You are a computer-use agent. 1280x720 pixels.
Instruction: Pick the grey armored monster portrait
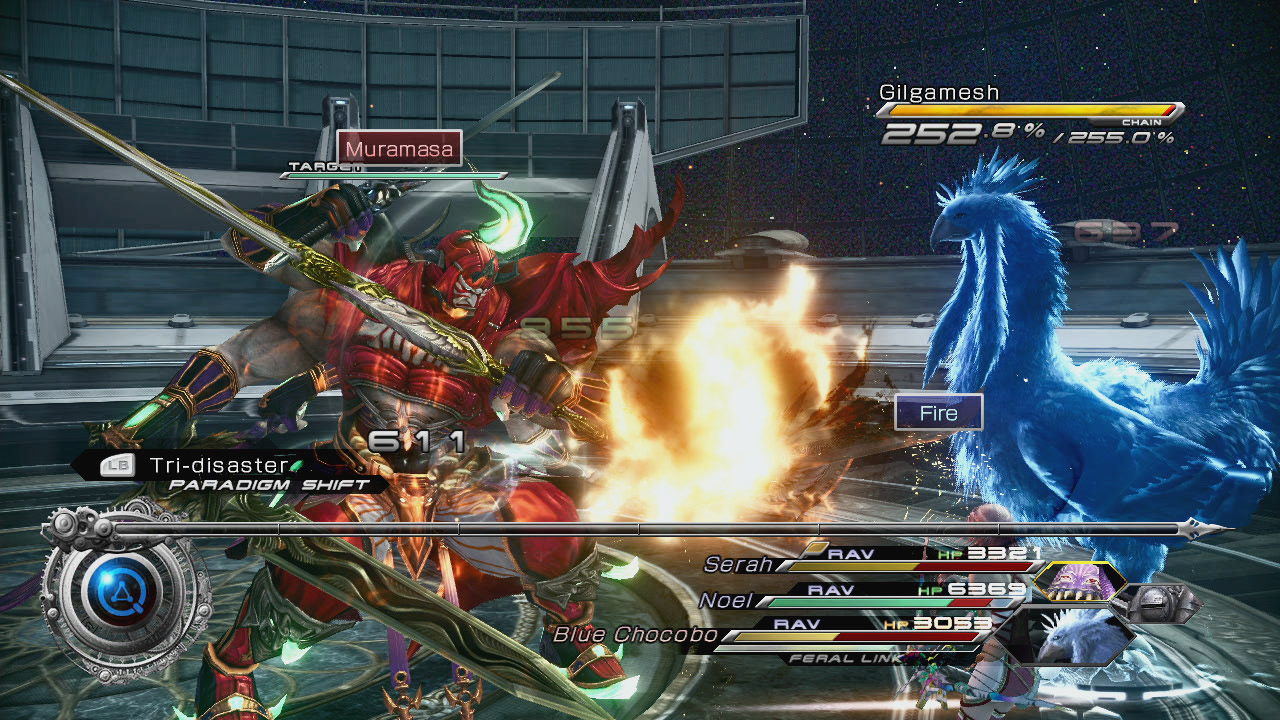(1157, 605)
